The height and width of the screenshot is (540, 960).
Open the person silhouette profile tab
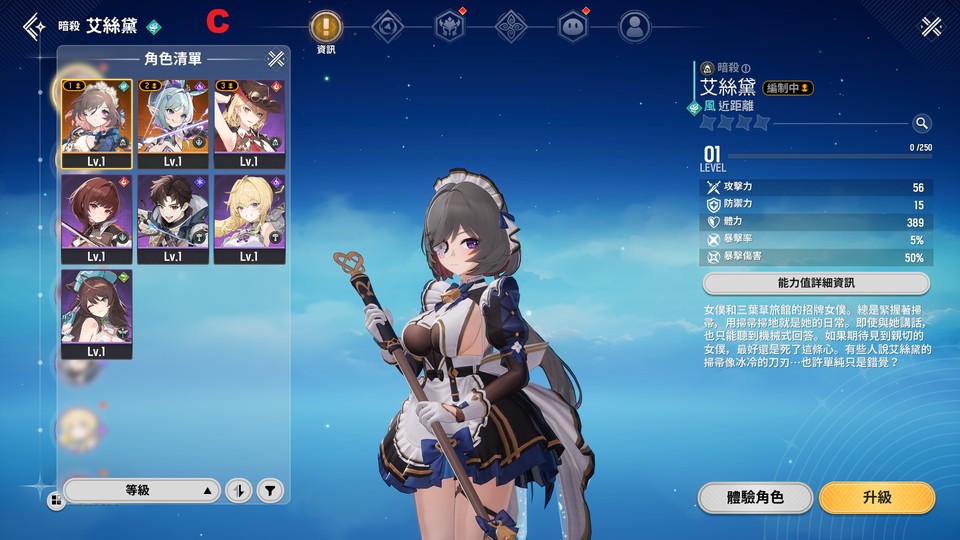(633, 27)
